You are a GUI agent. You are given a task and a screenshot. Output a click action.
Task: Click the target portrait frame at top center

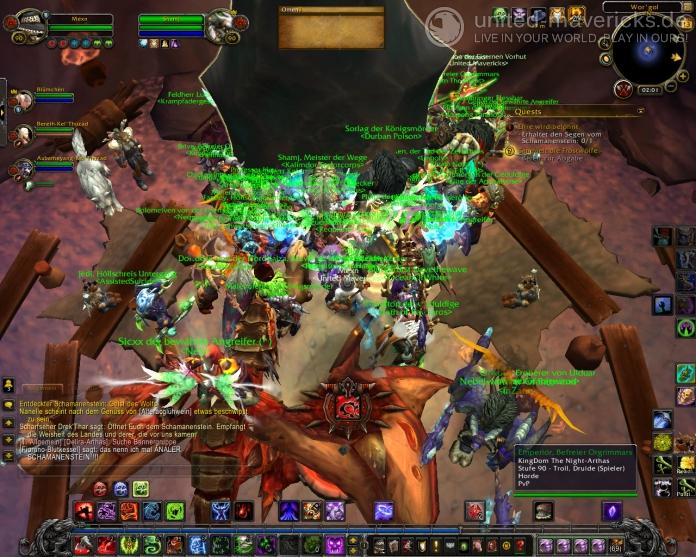(219, 27)
